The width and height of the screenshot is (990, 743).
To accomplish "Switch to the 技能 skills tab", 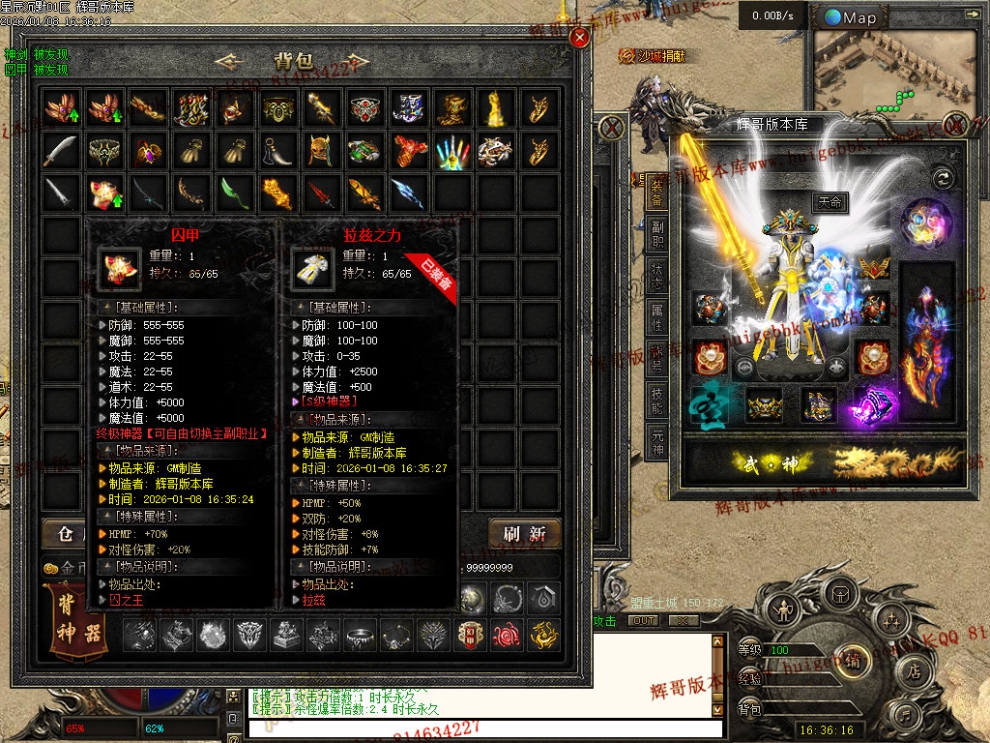I will (656, 399).
